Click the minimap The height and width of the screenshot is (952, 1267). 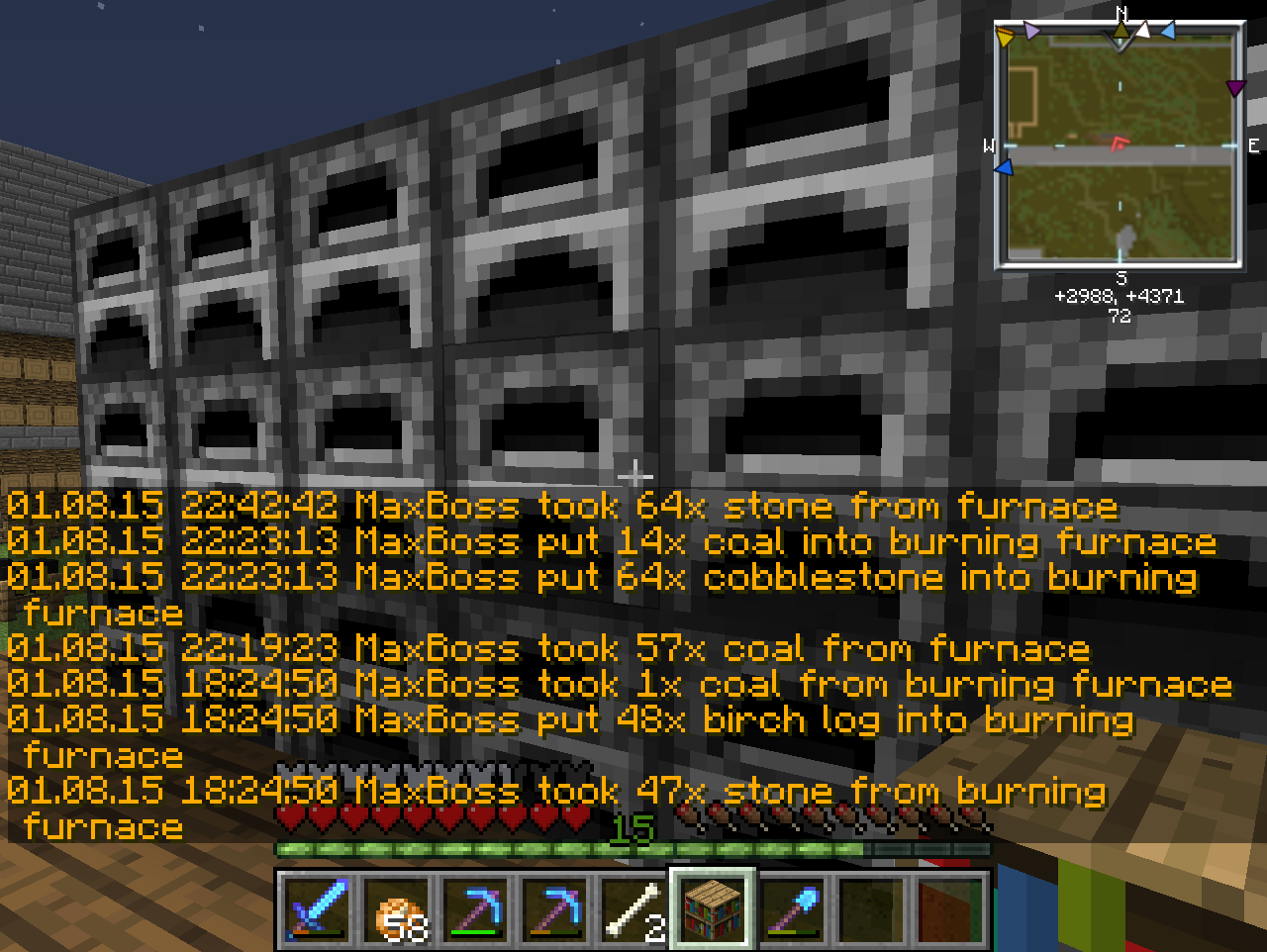point(1120,148)
